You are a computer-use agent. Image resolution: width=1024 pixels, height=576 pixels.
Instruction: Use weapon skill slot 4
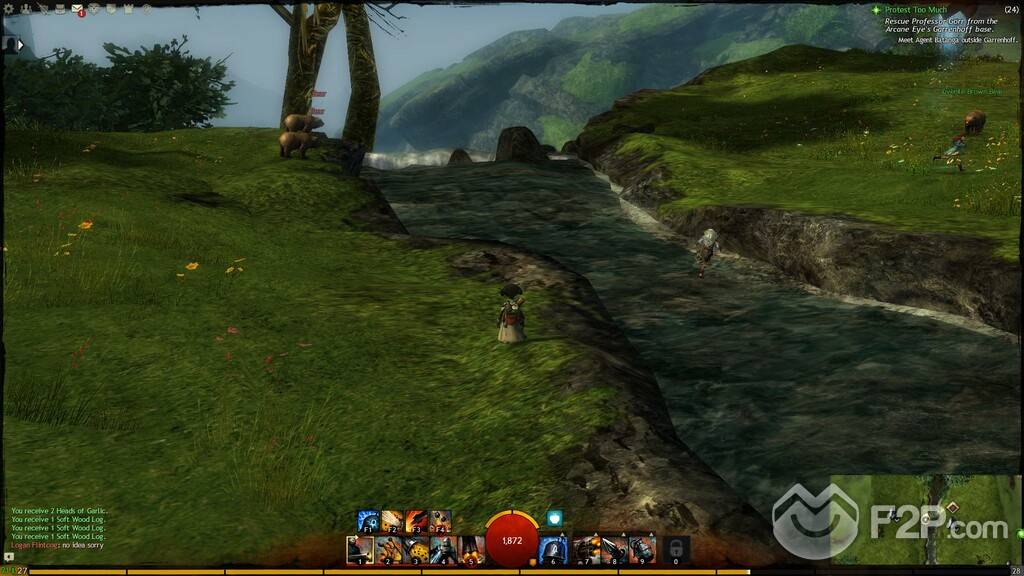tap(444, 549)
